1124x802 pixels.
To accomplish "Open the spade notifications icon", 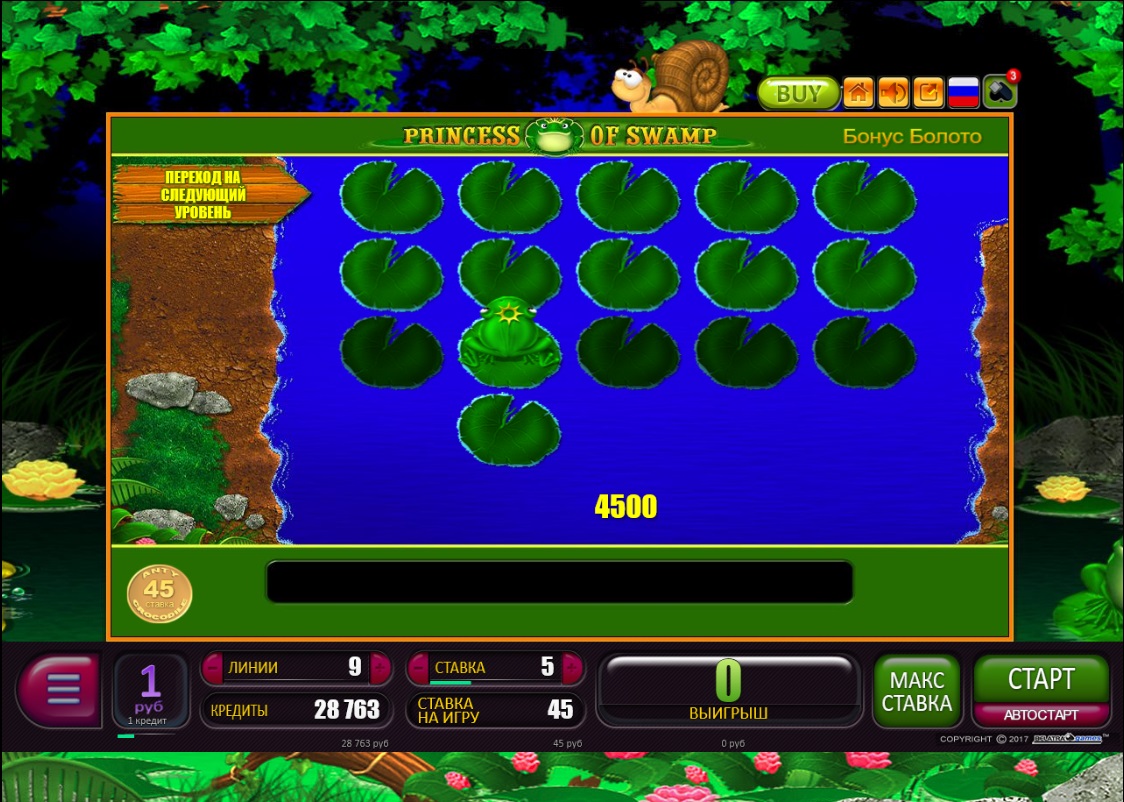I will (x=998, y=92).
